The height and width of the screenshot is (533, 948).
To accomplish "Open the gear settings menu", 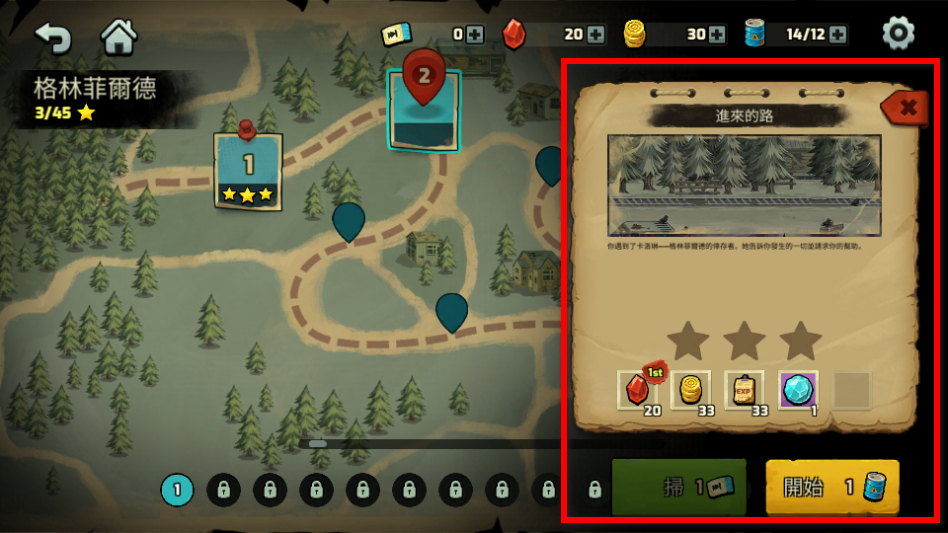I will [x=898, y=34].
